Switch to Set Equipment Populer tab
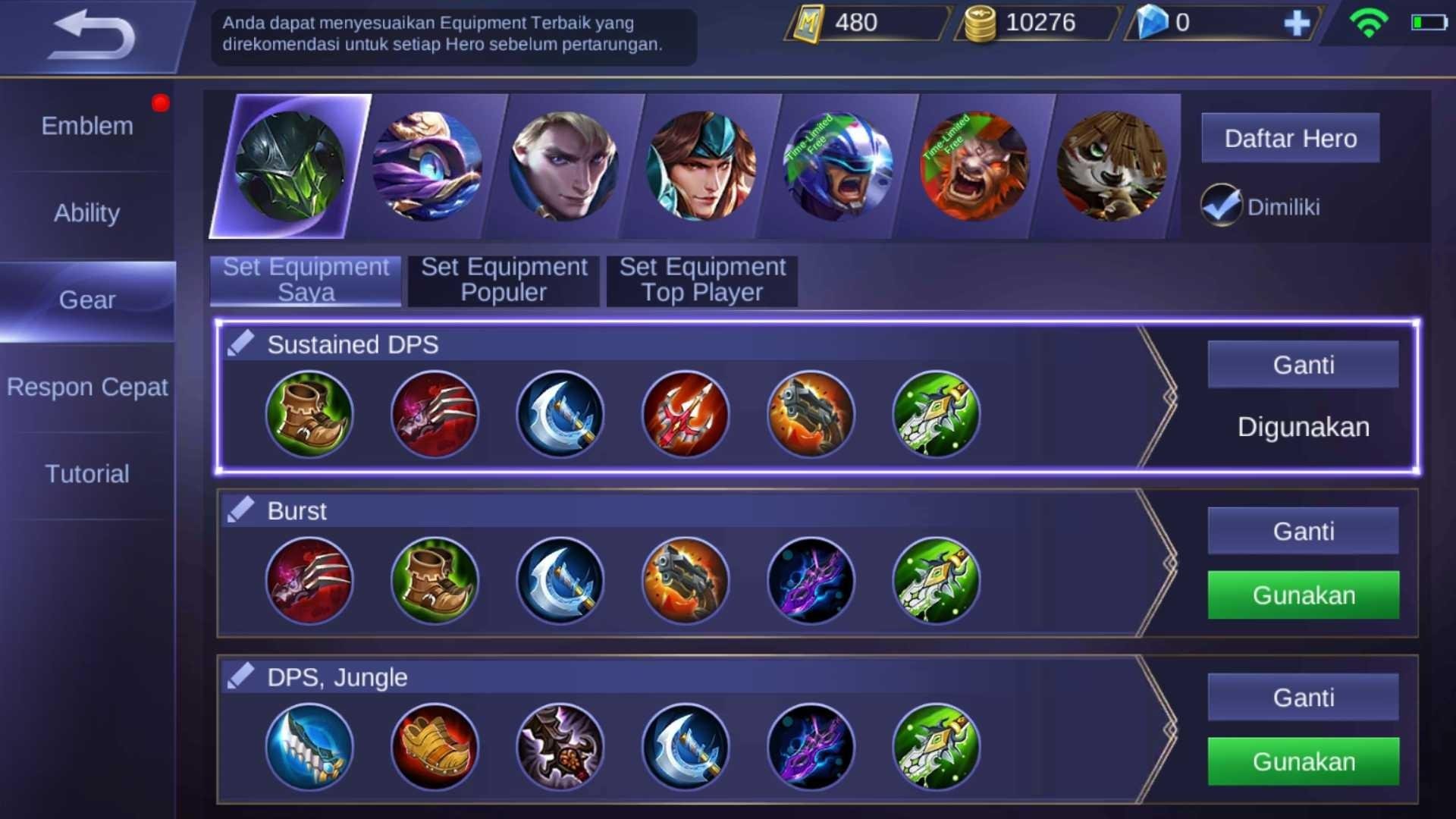Image resolution: width=1456 pixels, height=819 pixels. [x=502, y=280]
